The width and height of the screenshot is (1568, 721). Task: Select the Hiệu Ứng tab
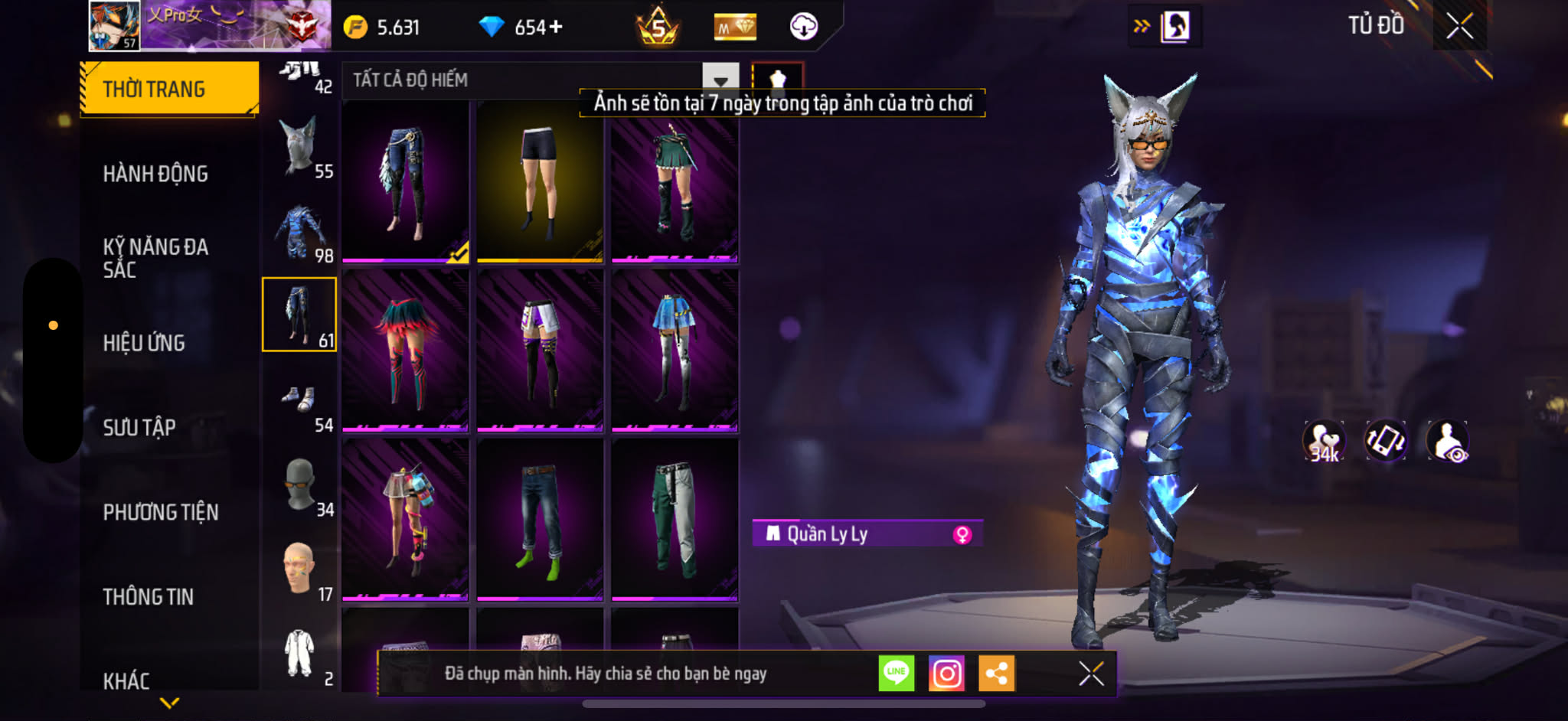144,343
